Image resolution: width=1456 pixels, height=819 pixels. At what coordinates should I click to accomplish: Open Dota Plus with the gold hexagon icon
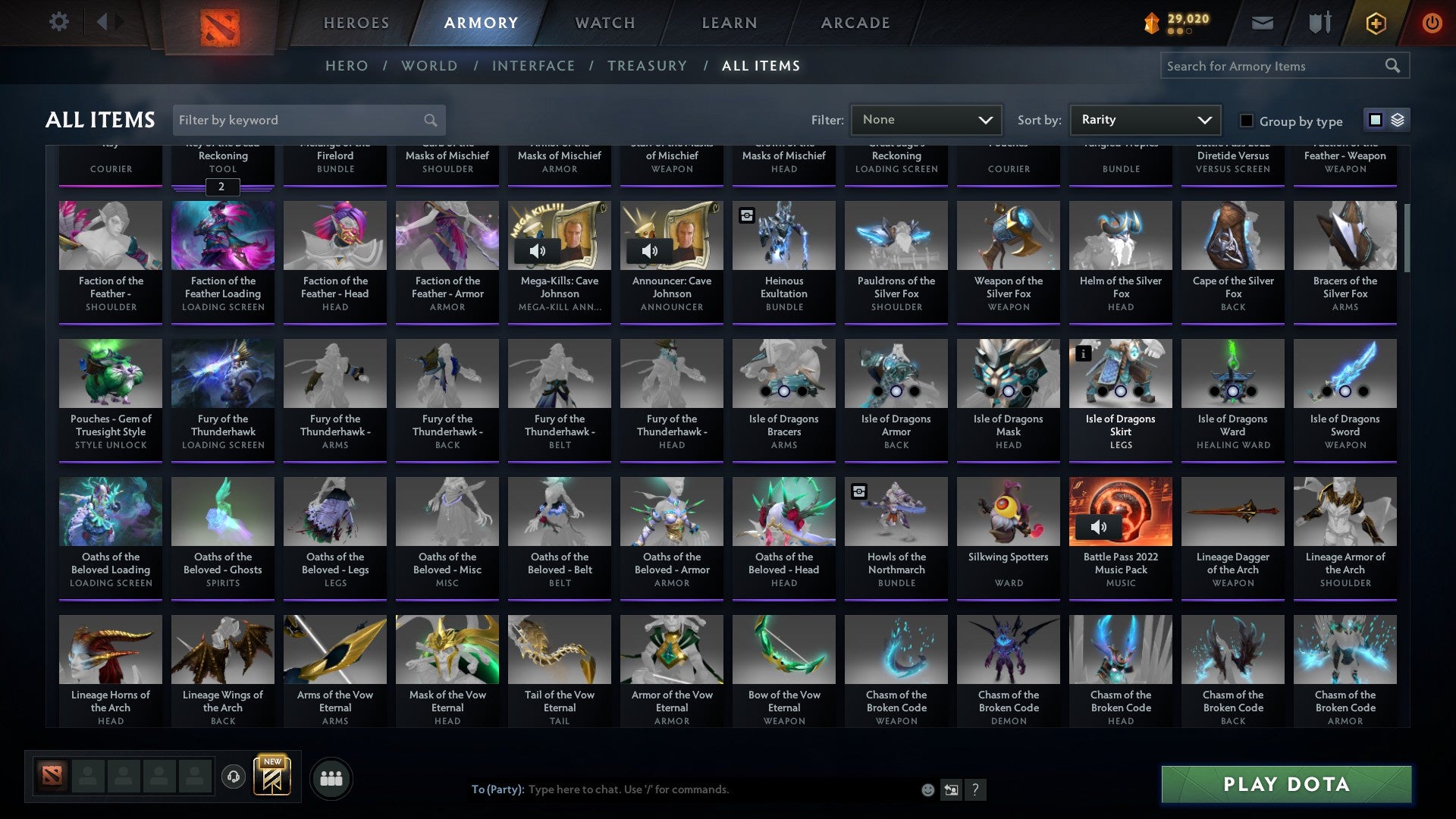tap(1375, 23)
